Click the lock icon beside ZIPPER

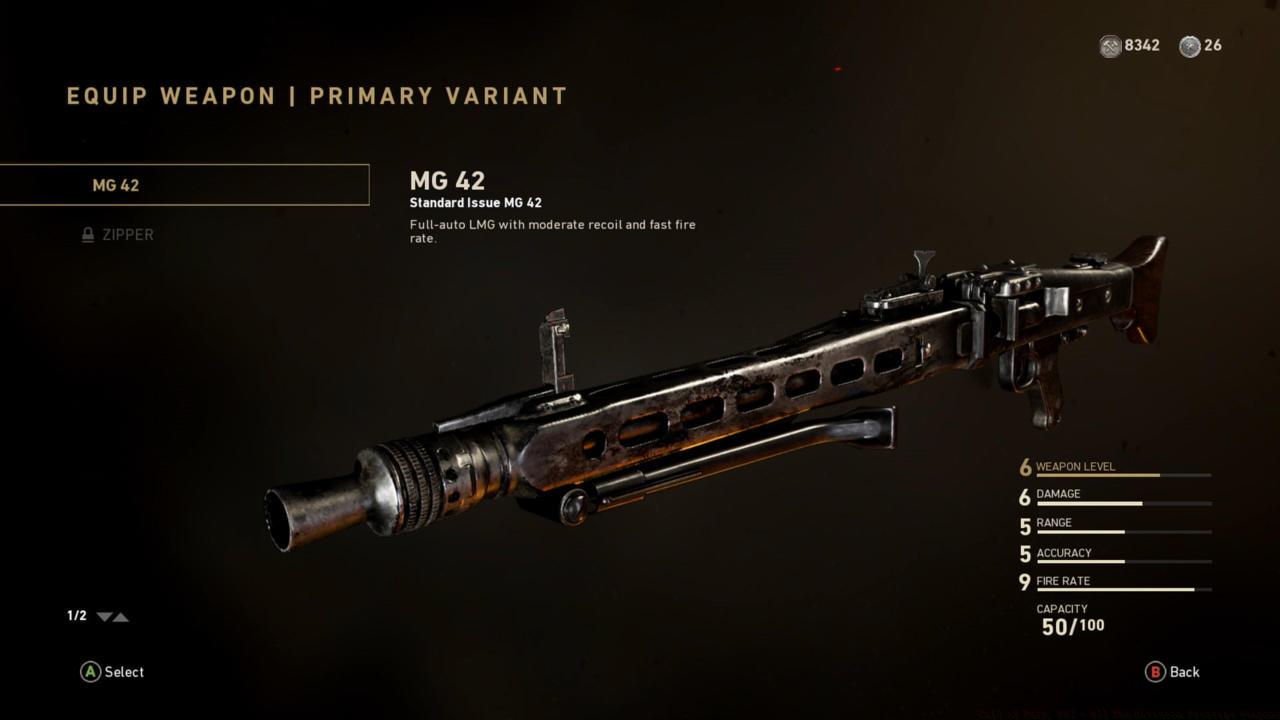click(87, 235)
